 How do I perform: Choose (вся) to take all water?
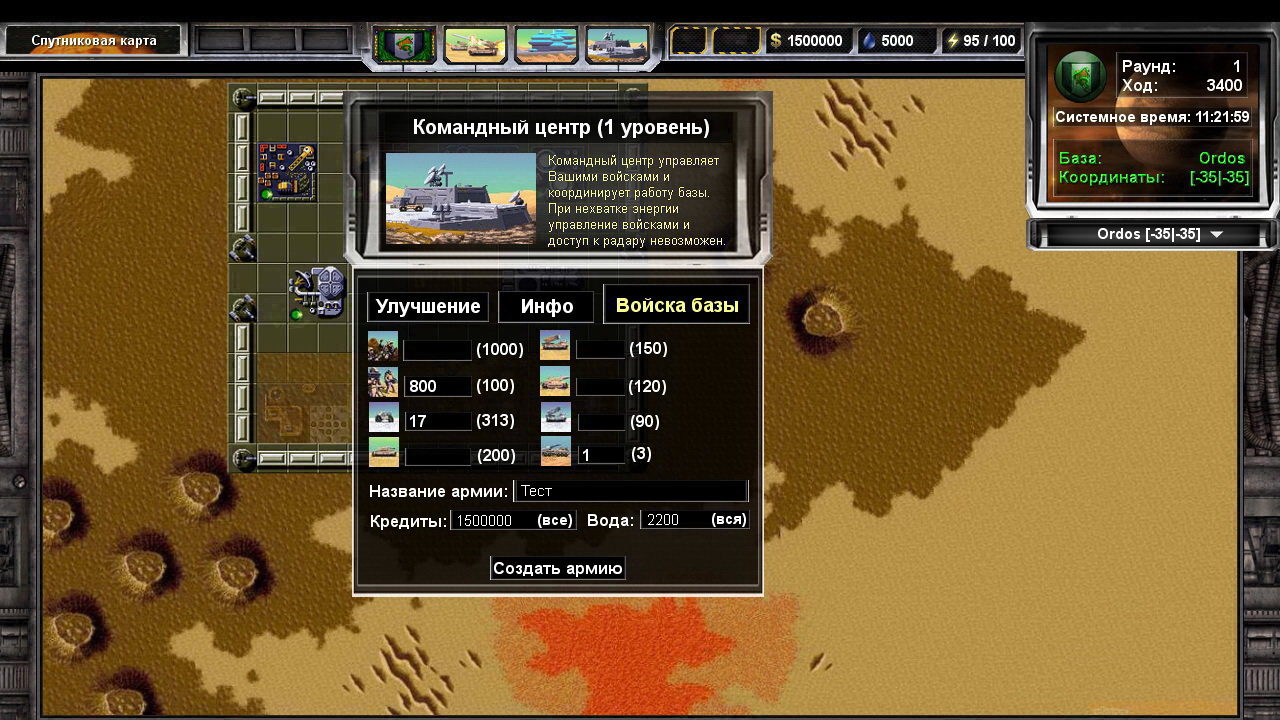(729, 520)
